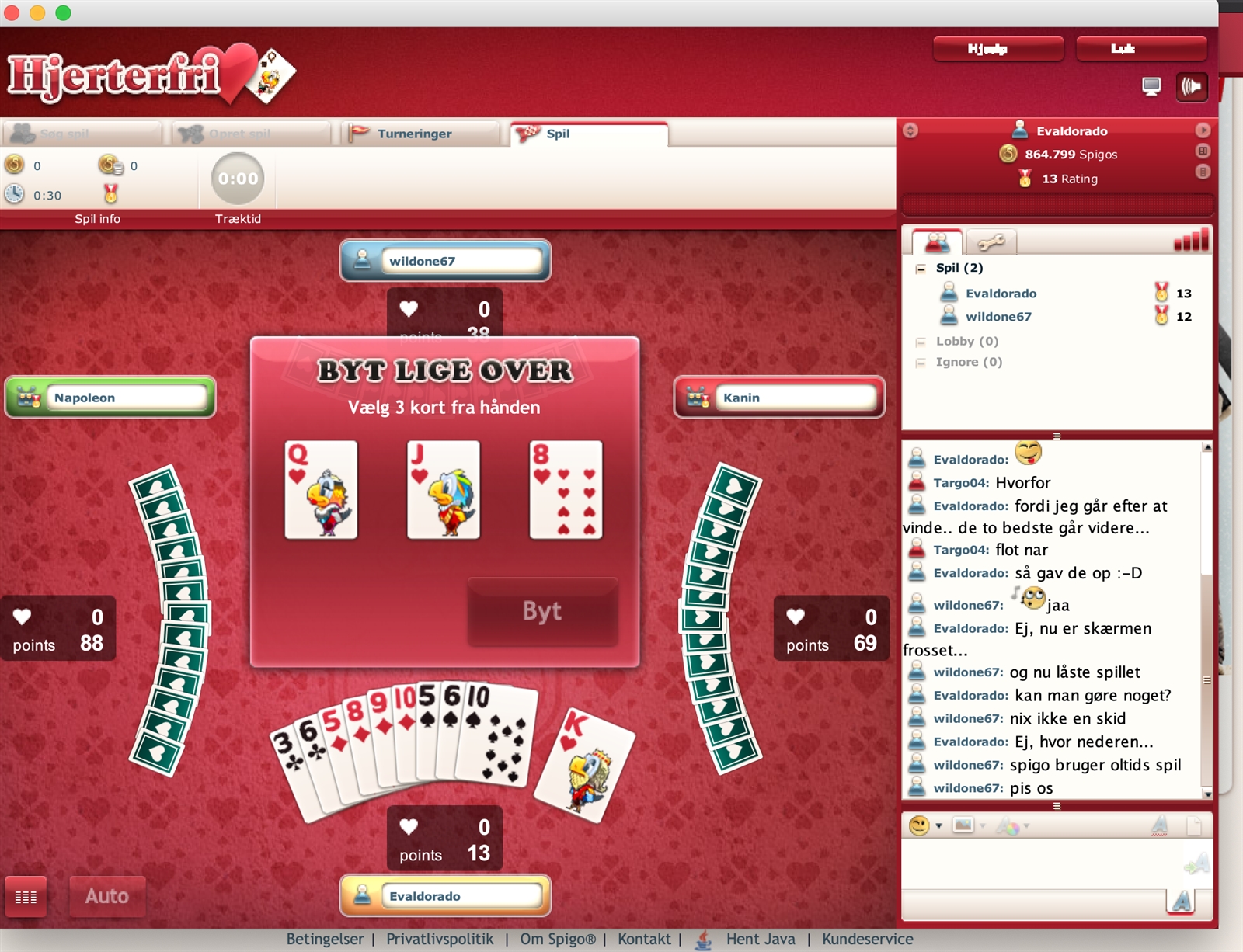This screenshot has width=1243, height=952.
Task: Focus the chat message input box
Action: 1041,862
